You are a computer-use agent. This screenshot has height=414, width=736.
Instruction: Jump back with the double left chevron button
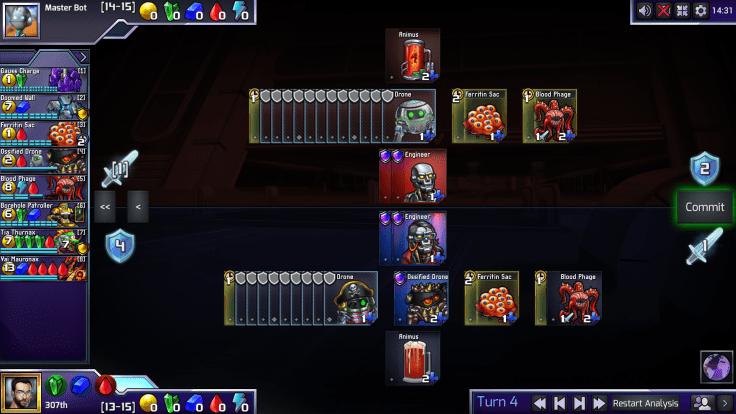(x=105, y=207)
